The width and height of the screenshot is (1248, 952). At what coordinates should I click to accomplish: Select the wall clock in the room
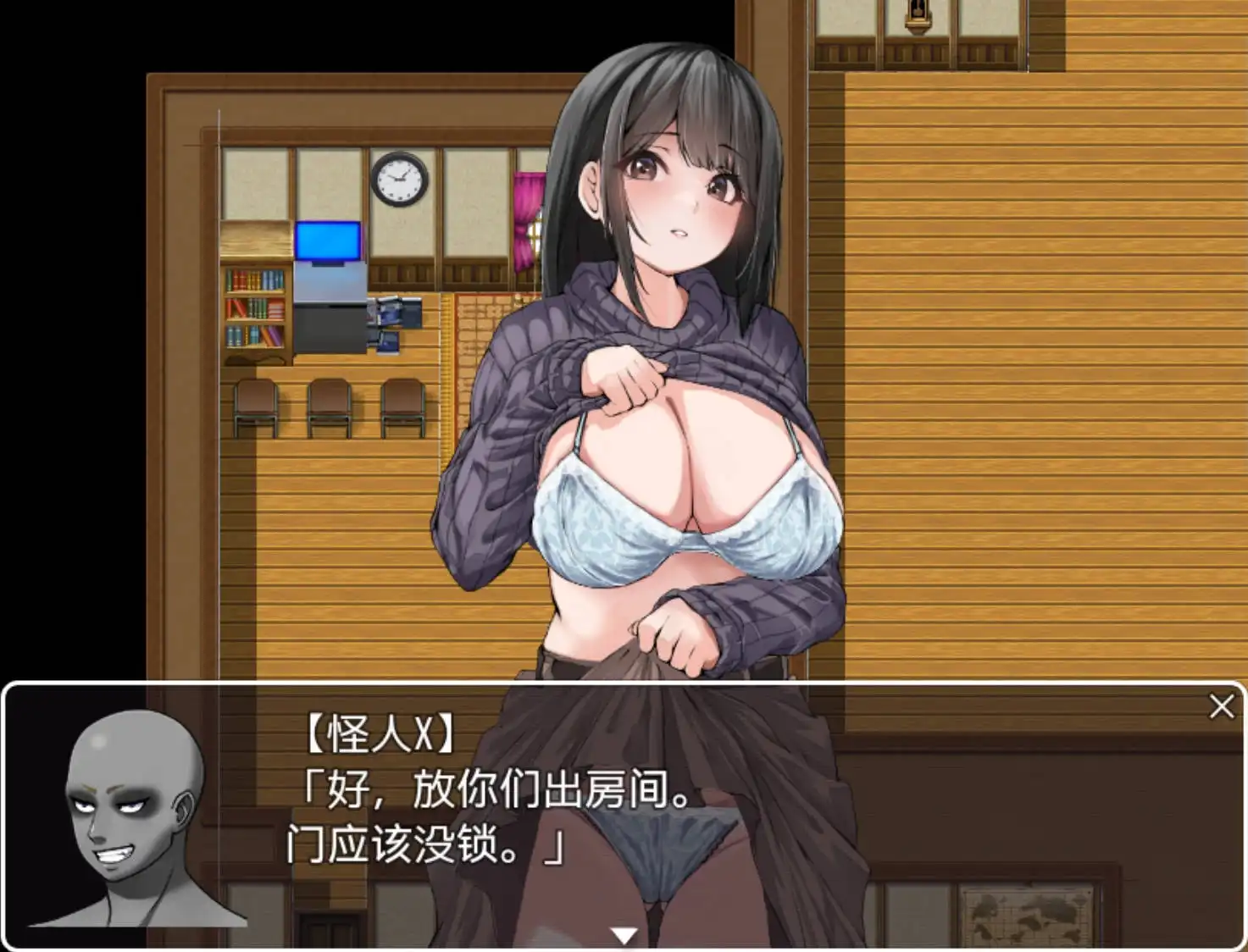[x=398, y=179]
